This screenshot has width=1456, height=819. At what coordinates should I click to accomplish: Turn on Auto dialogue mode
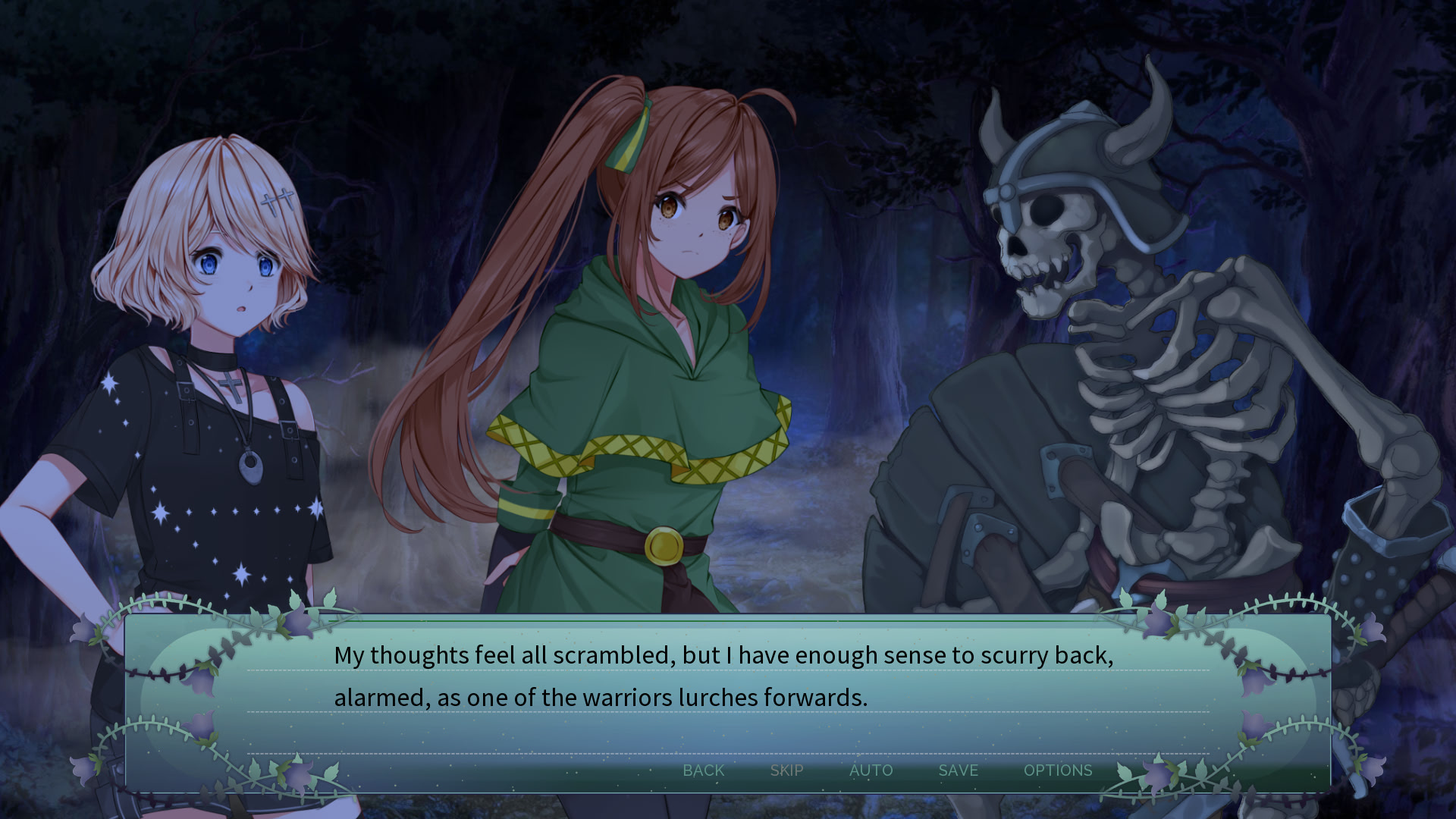coord(871,770)
